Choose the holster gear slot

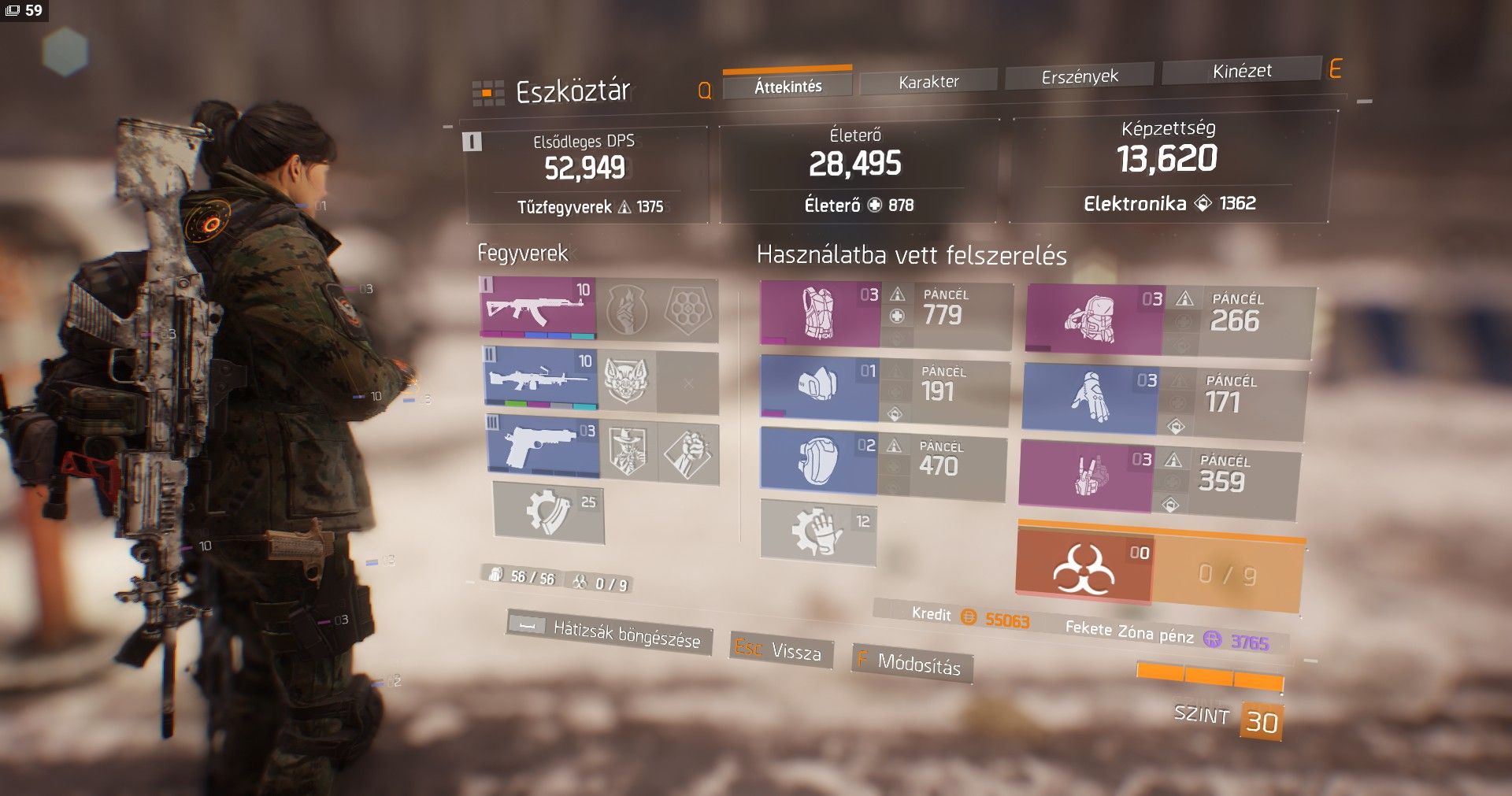click(1086, 475)
